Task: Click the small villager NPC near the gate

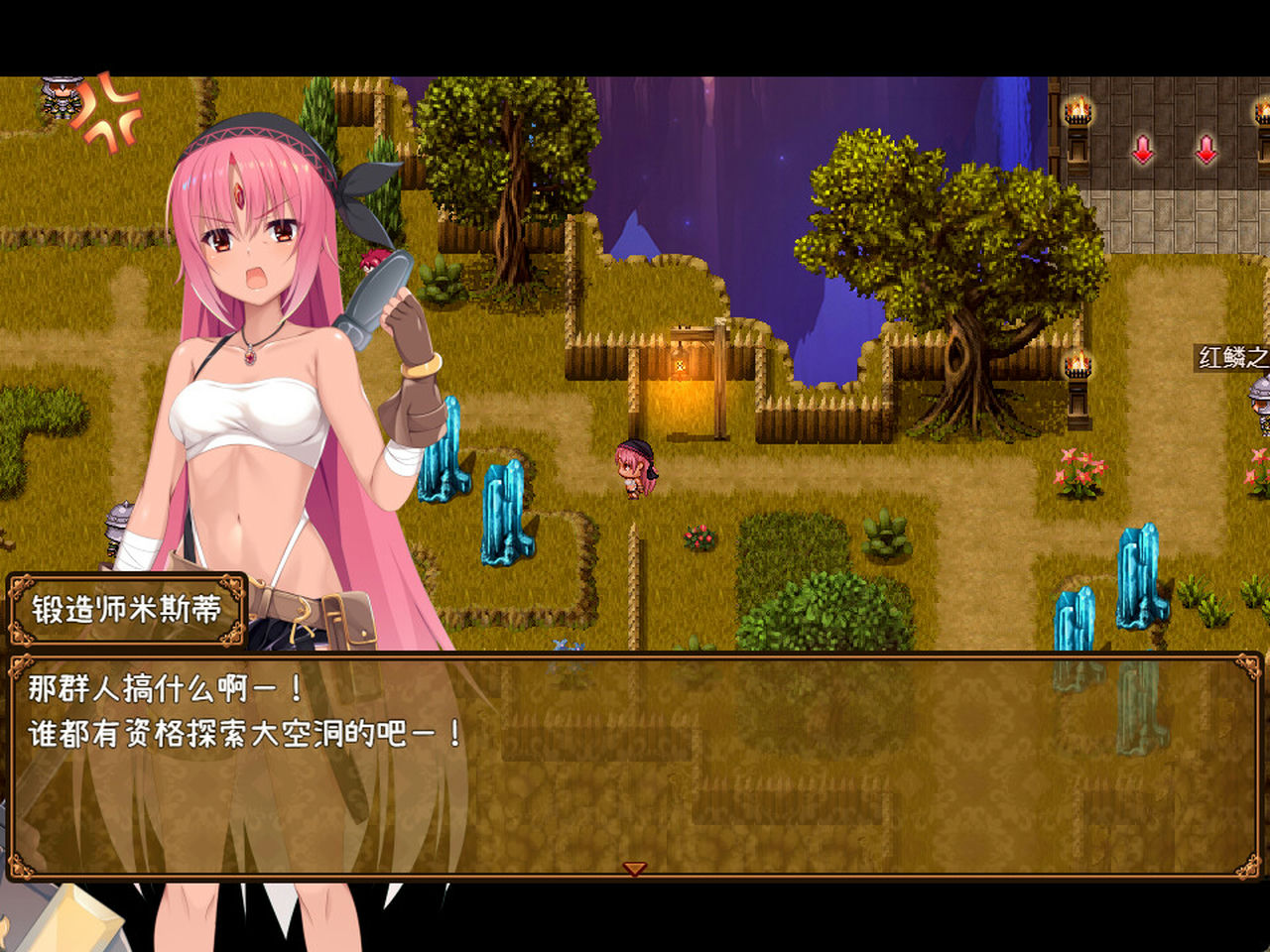Action: coord(633,466)
